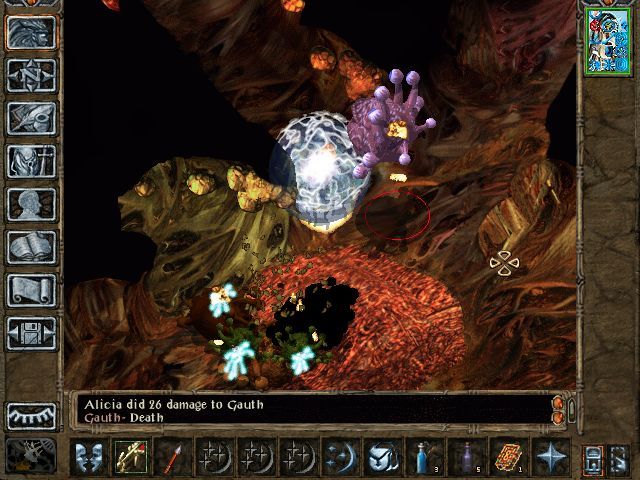Image resolution: width=640 pixels, height=480 pixels.
Task: Click the game clock to pause
Action: point(32,455)
